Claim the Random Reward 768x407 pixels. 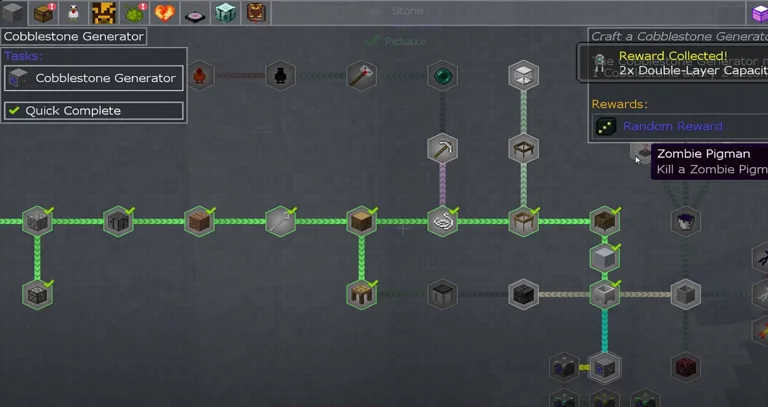[672, 127]
